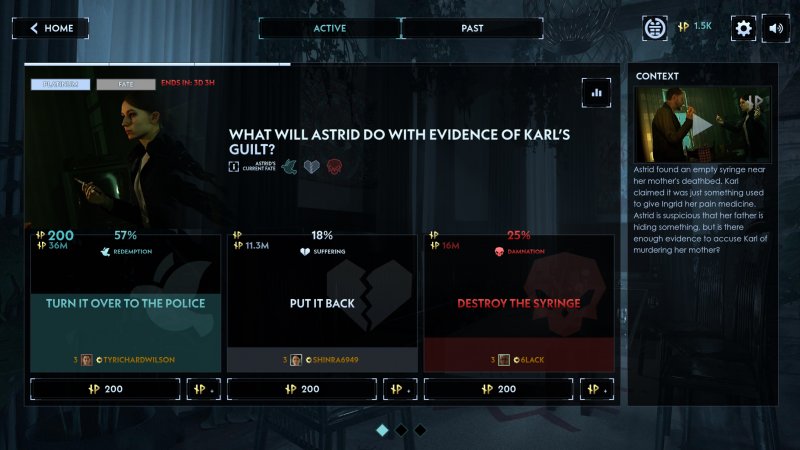Image resolution: width=800 pixels, height=450 pixels.
Task: Open the settings gear icon
Action: (743, 28)
